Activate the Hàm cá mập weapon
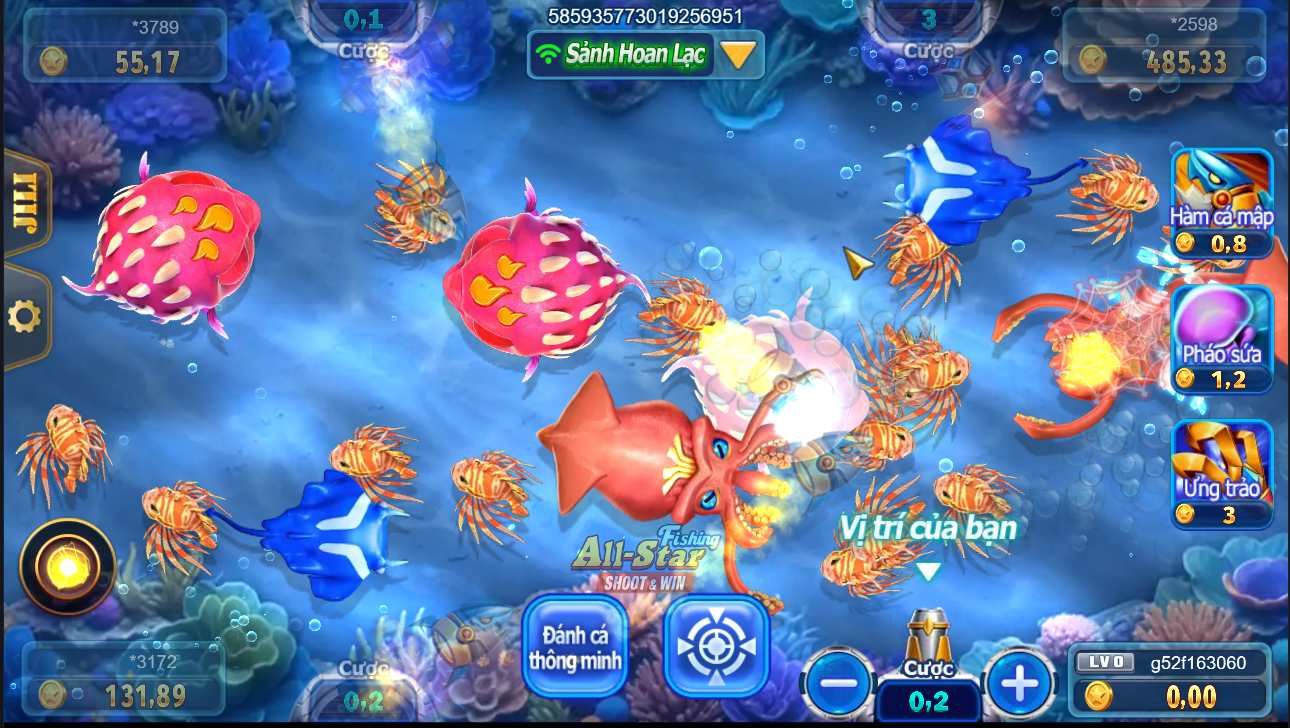The image size is (1290, 728). tap(1221, 203)
